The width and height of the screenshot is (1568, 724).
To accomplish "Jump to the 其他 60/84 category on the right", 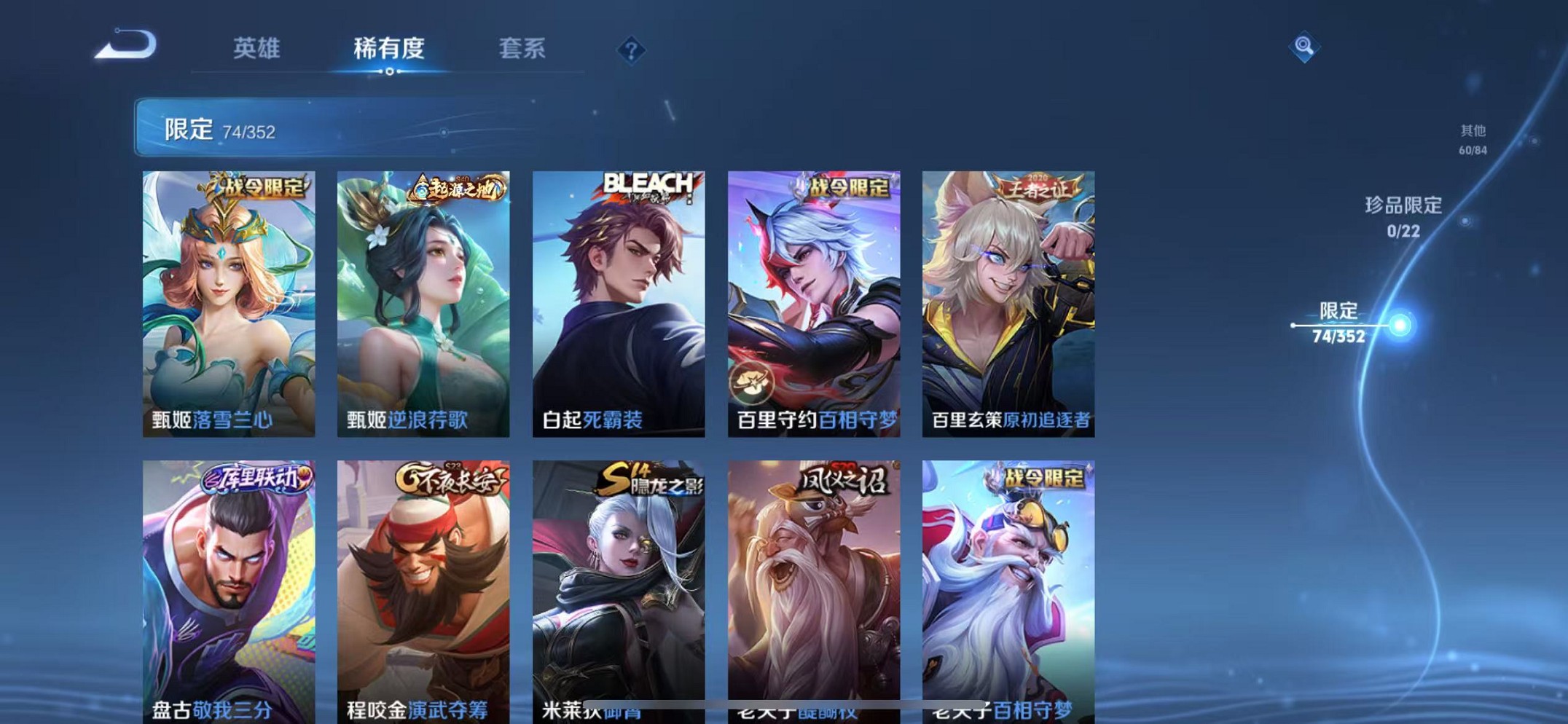I will coord(1473,138).
